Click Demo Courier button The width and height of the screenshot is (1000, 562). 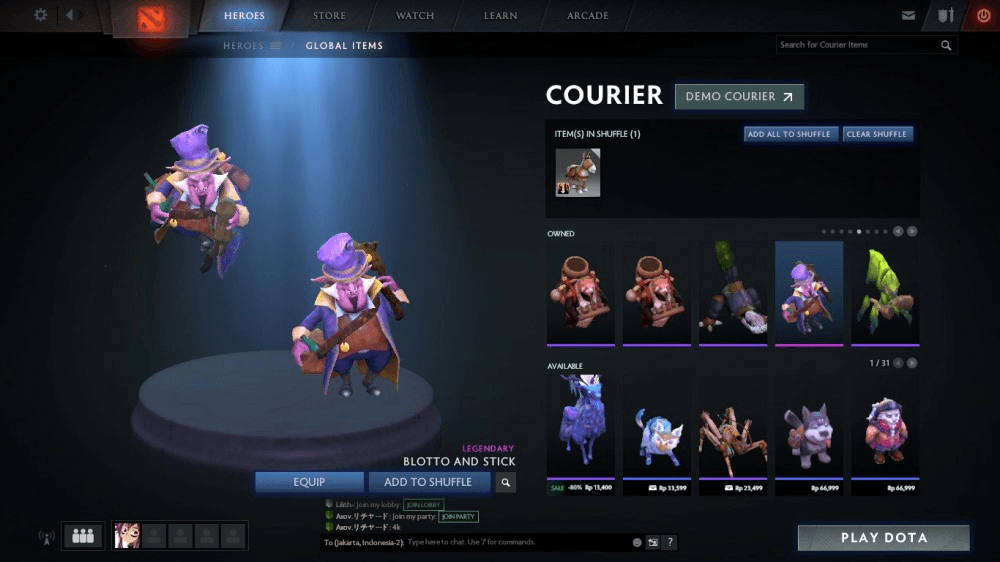point(739,97)
